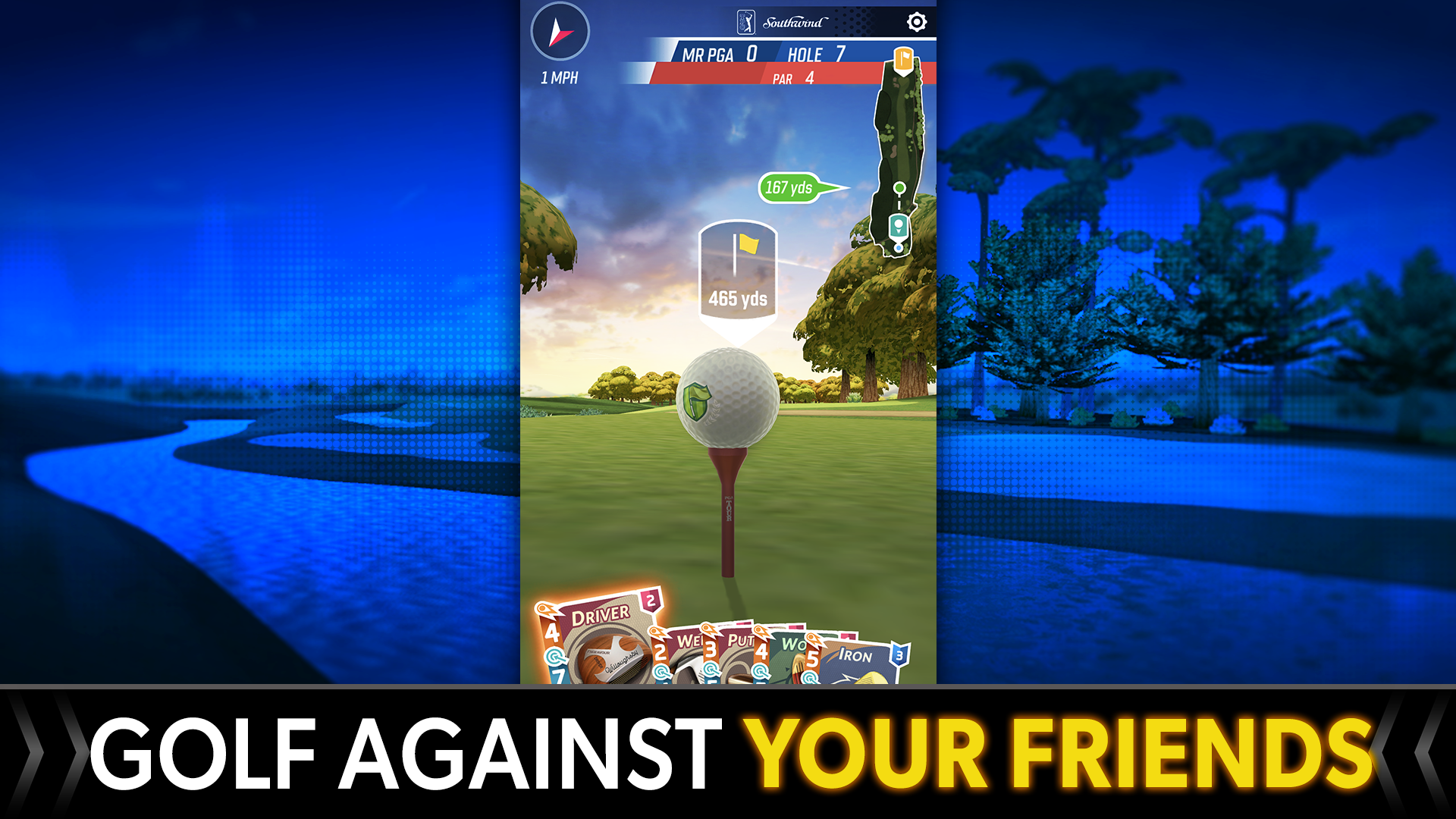This screenshot has height=819, width=1456.
Task: Click the green landing target on the minimap
Action: tap(899, 187)
